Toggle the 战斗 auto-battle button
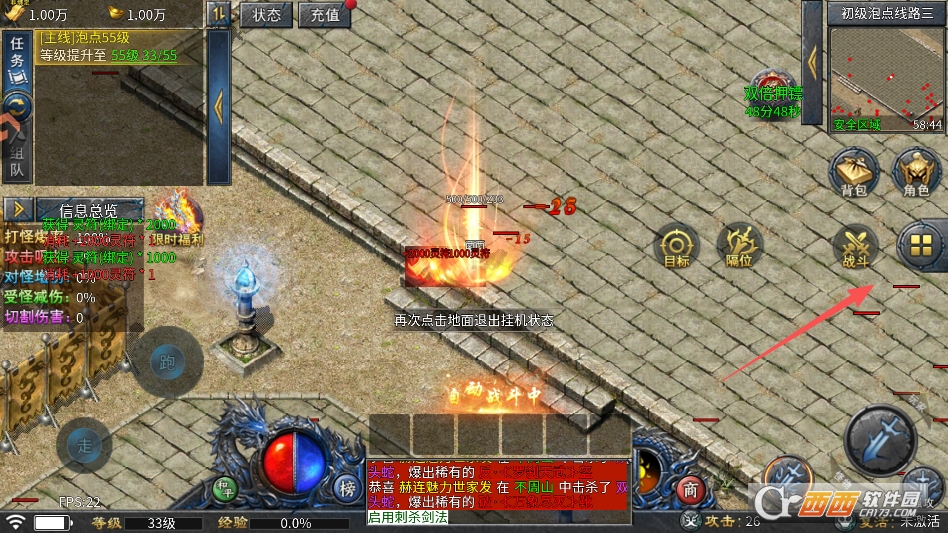948x533 pixels. coord(856,246)
